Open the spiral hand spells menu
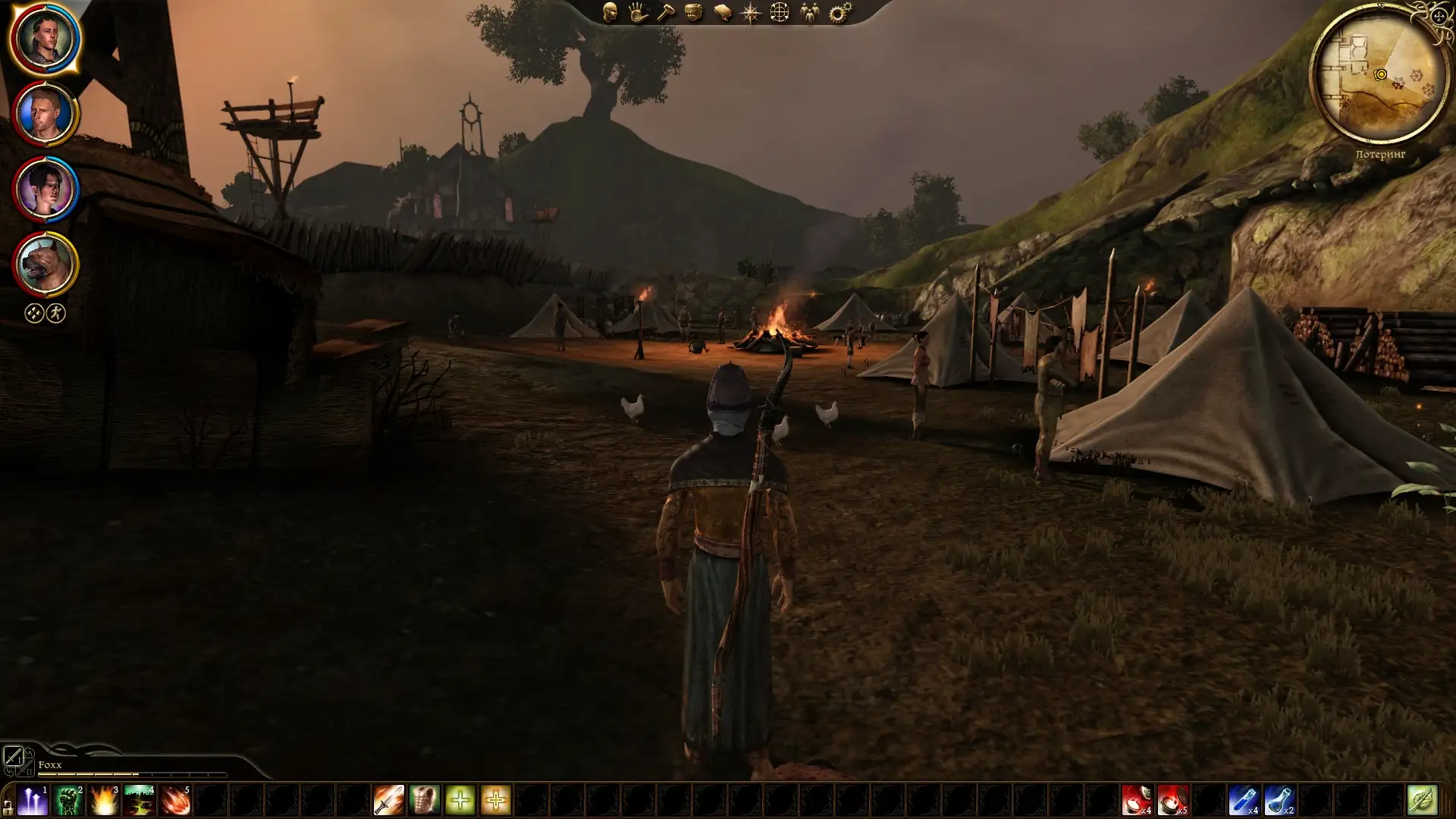Screen dimensions: 1456x819 tap(638, 12)
